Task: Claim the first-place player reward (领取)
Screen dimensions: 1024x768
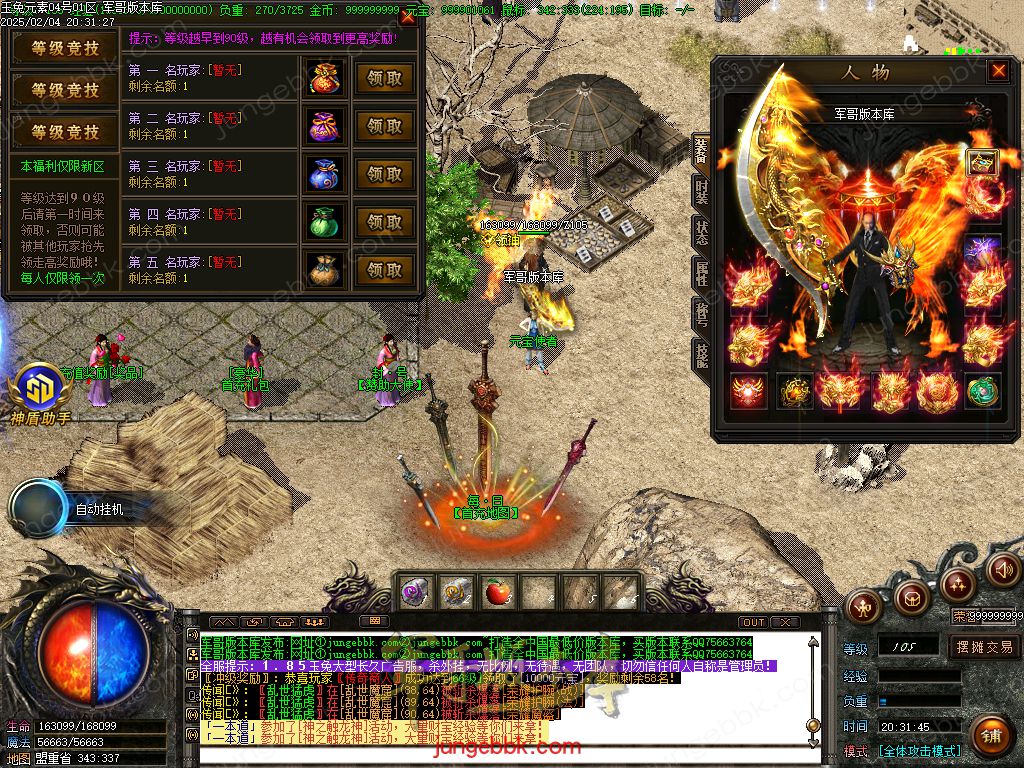Action: click(384, 78)
